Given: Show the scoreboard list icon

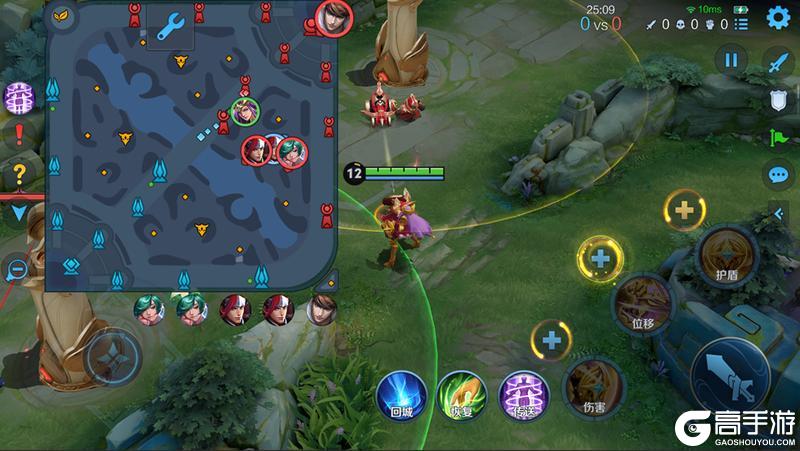Looking at the screenshot, I should click(740, 23).
